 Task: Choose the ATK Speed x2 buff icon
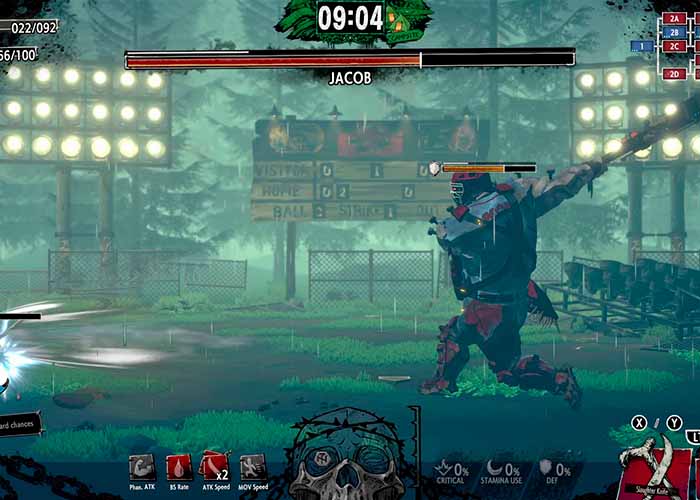(x=215, y=466)
